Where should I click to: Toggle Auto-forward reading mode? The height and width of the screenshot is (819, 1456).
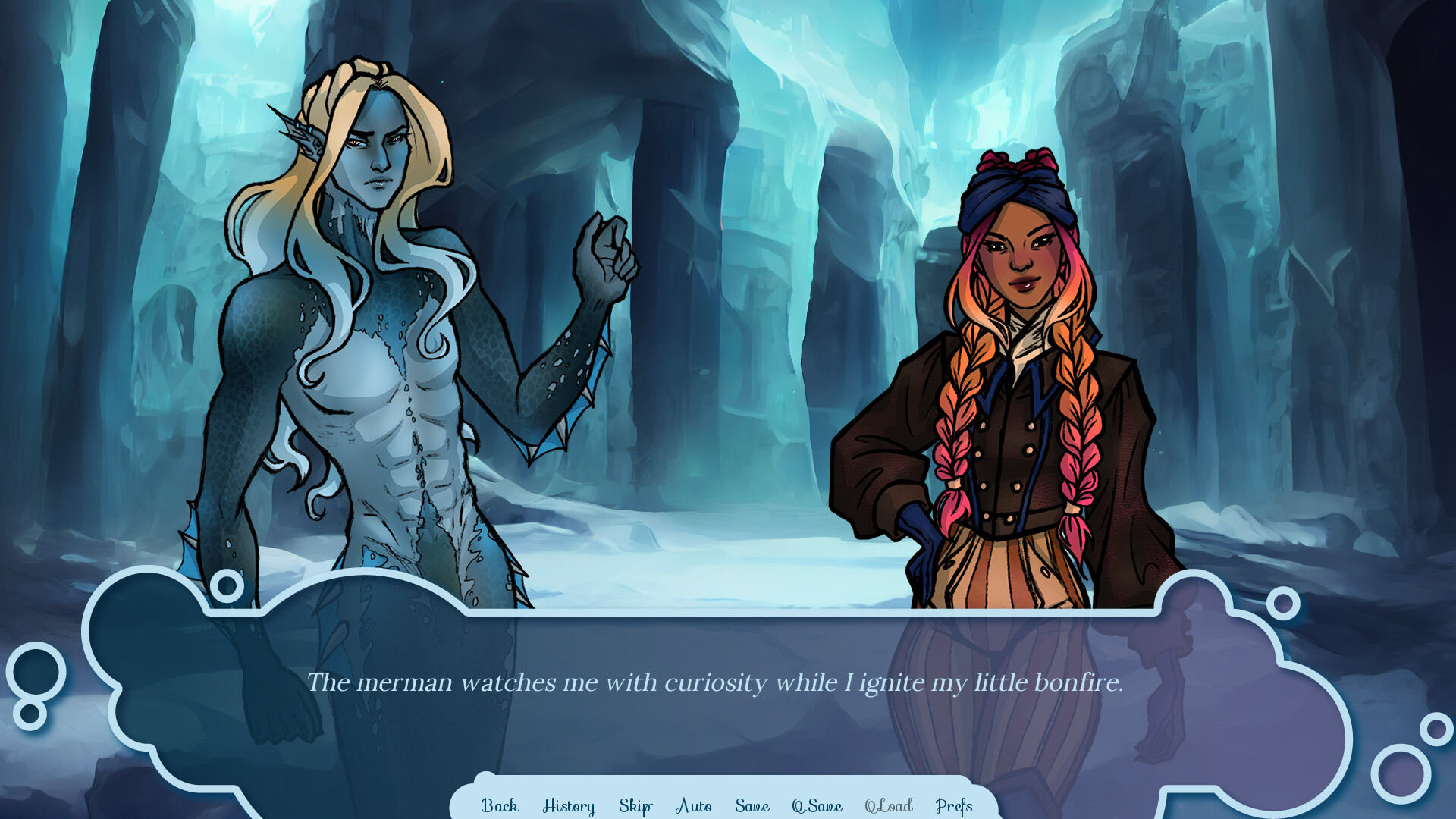[692, 806]
